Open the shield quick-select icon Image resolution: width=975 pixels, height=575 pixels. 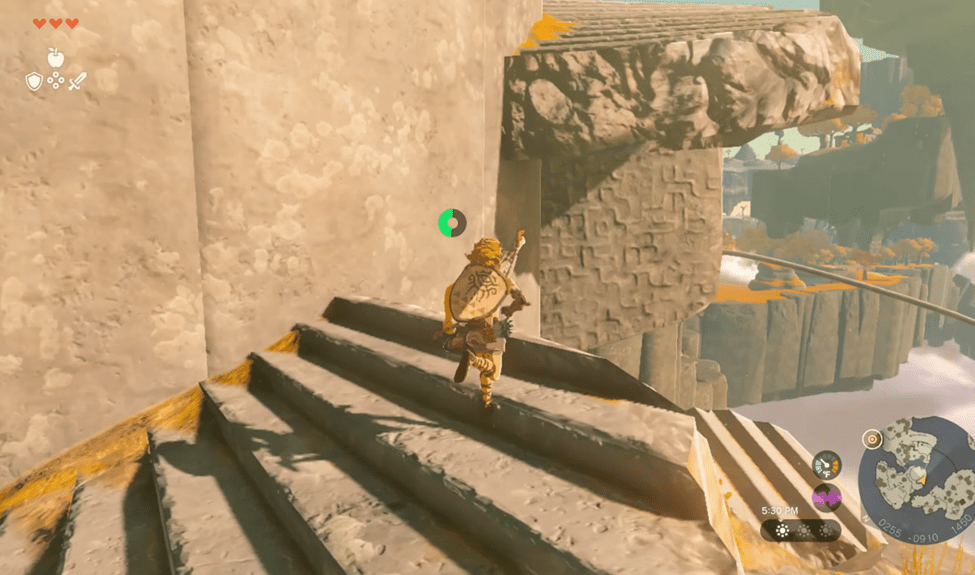[x=34, y=81]
